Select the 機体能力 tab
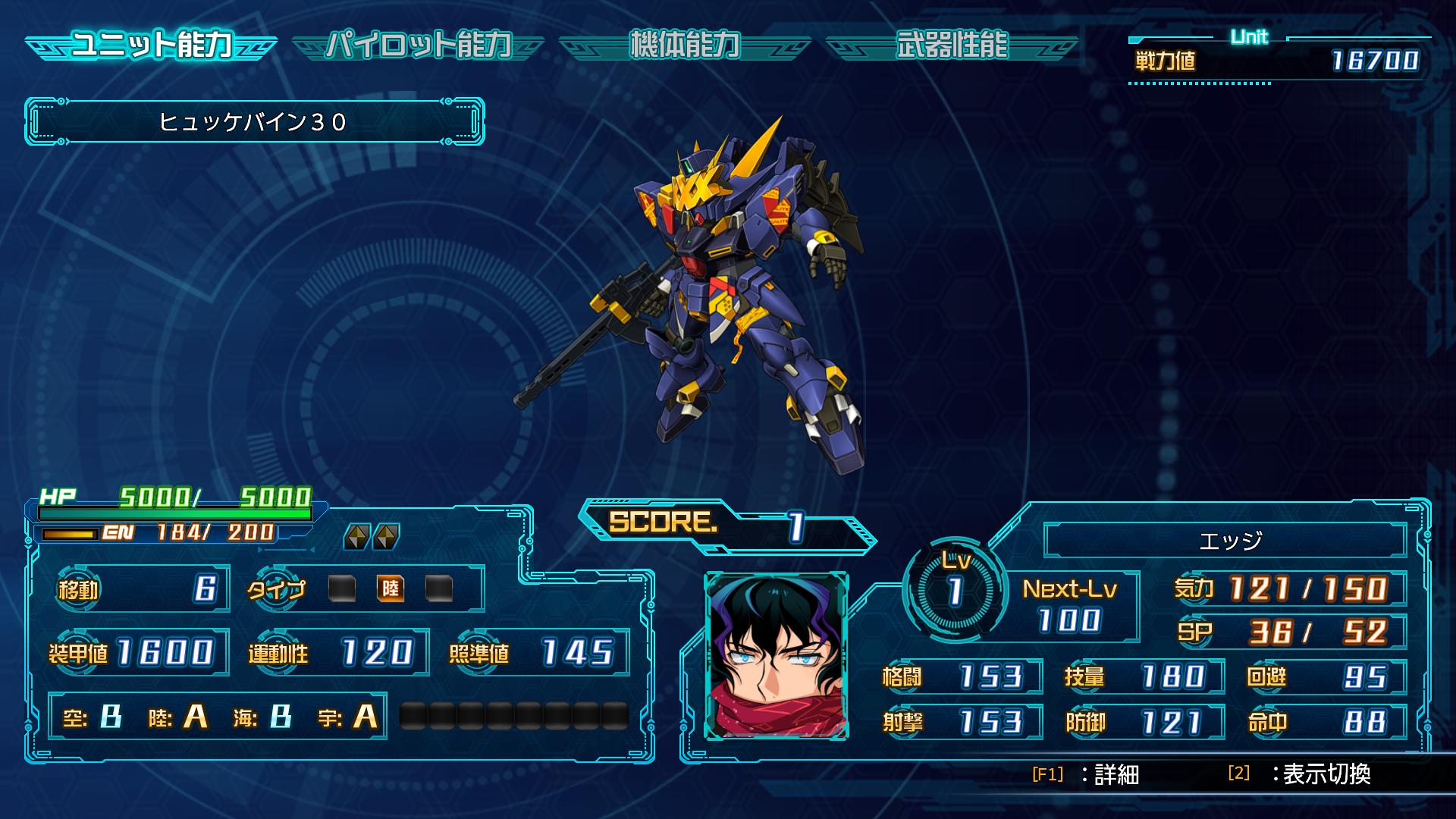Viewport: 1456px width, 819px height. click(685, 45)
